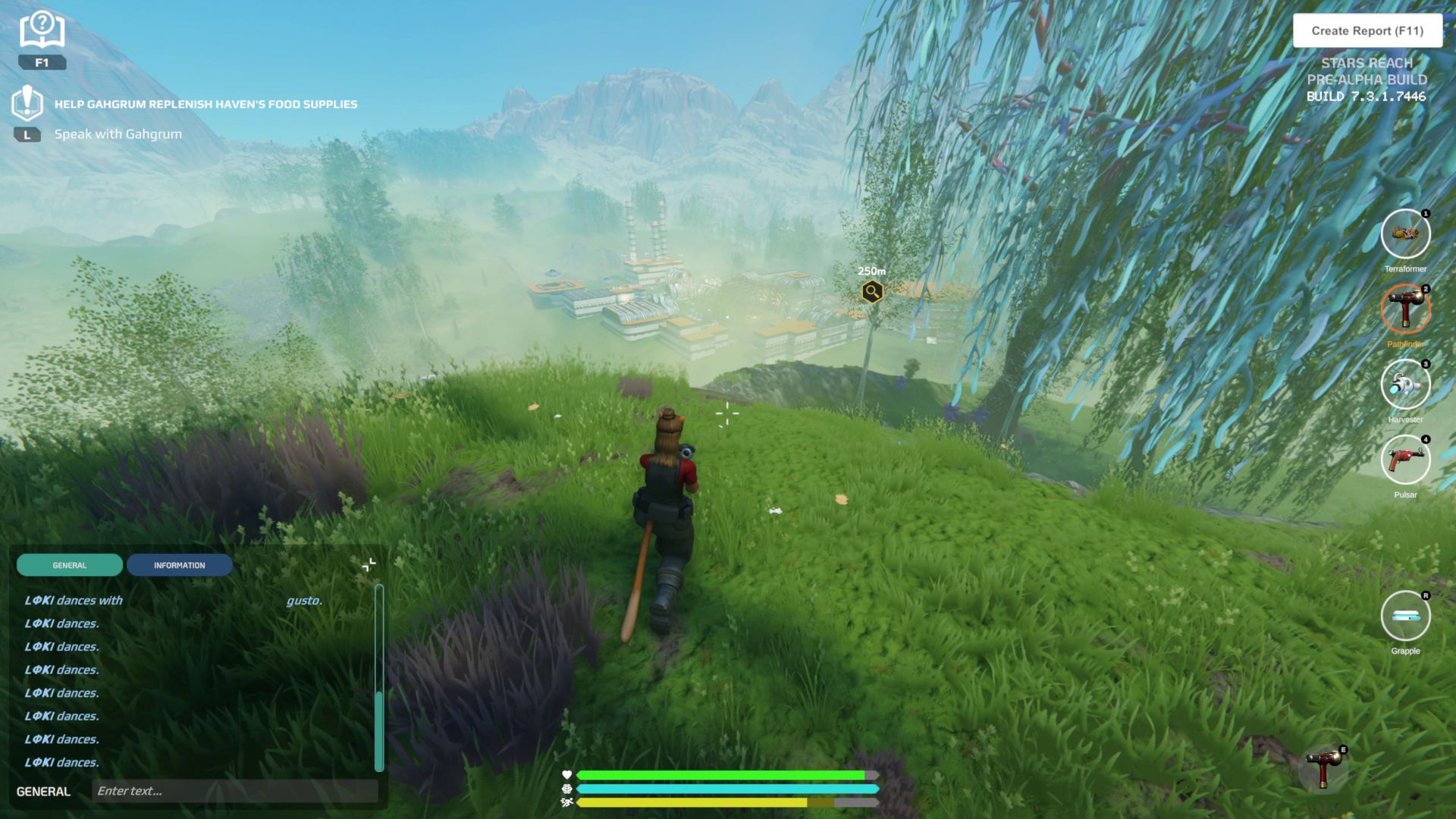This screenshot has width=1456, height=819.
Task: Click the chat window resize icon
Action: 369,564
